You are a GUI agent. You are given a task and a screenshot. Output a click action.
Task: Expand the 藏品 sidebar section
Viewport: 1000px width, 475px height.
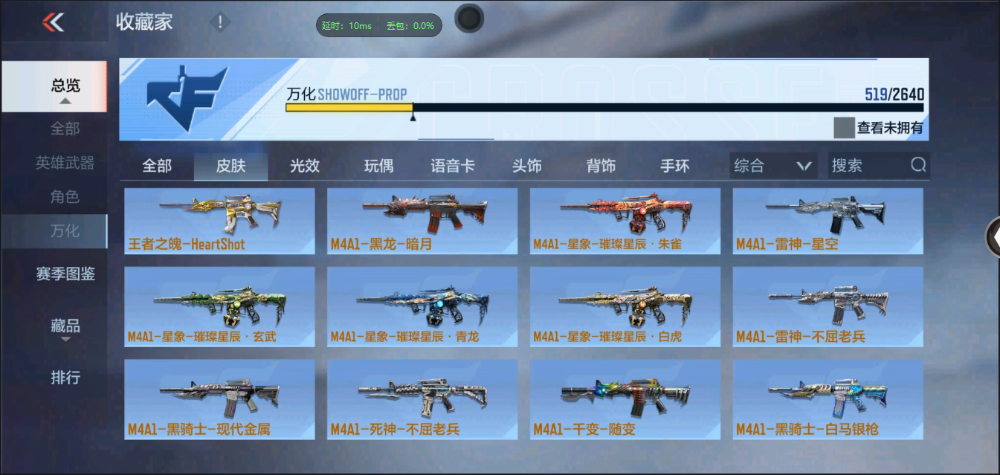66,326
